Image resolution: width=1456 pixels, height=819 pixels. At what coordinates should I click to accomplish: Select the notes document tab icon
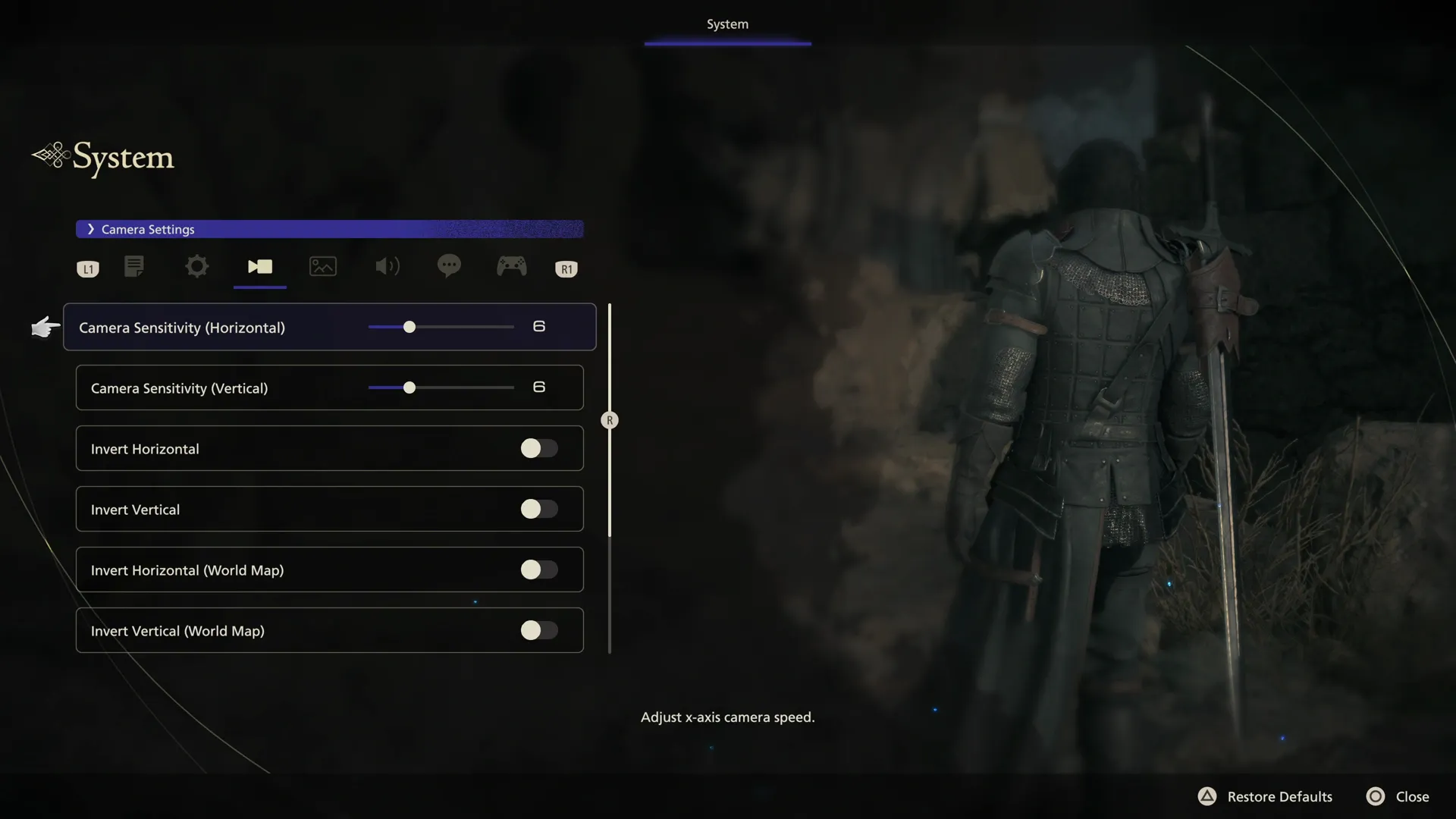pos(134,266)
